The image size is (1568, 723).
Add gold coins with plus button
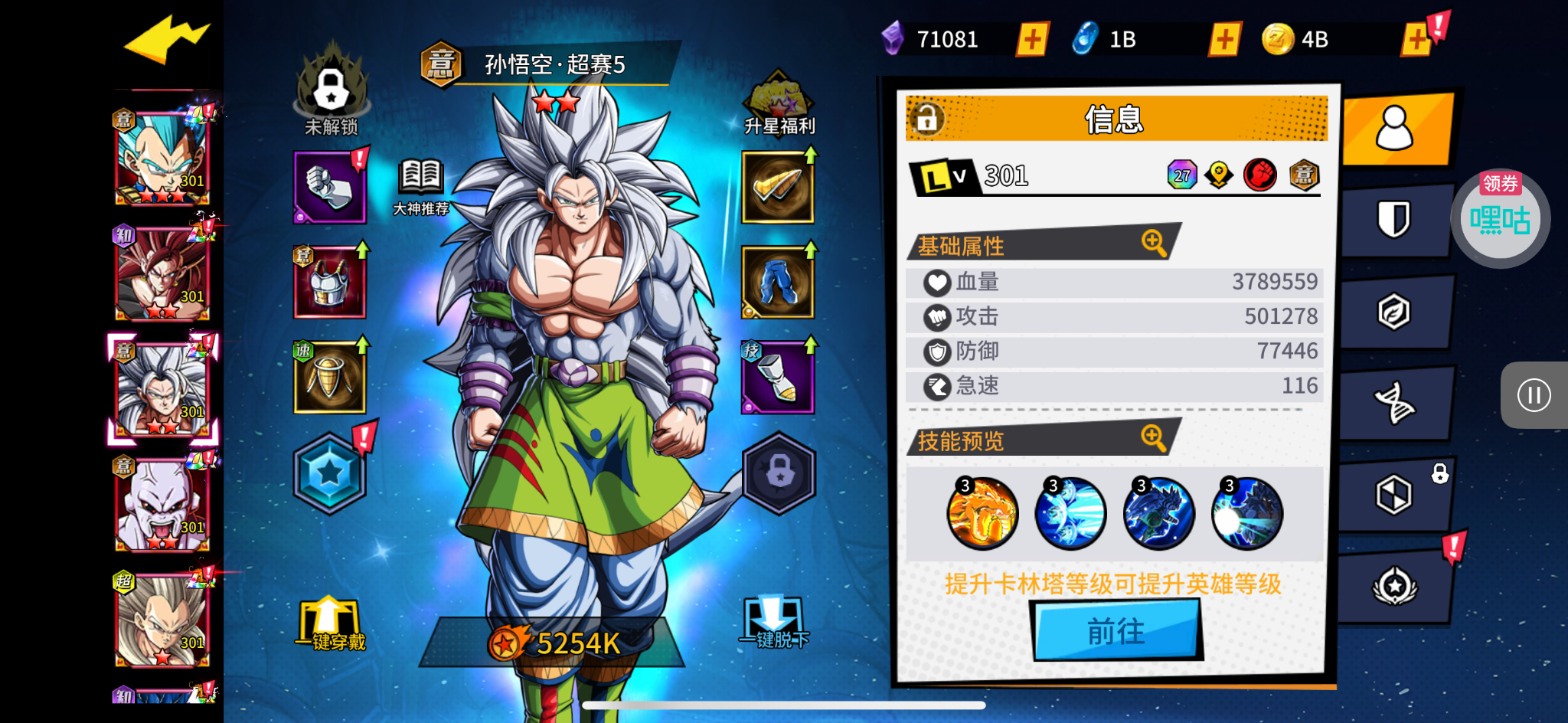pyautogui.click(x=1416, y=39)
